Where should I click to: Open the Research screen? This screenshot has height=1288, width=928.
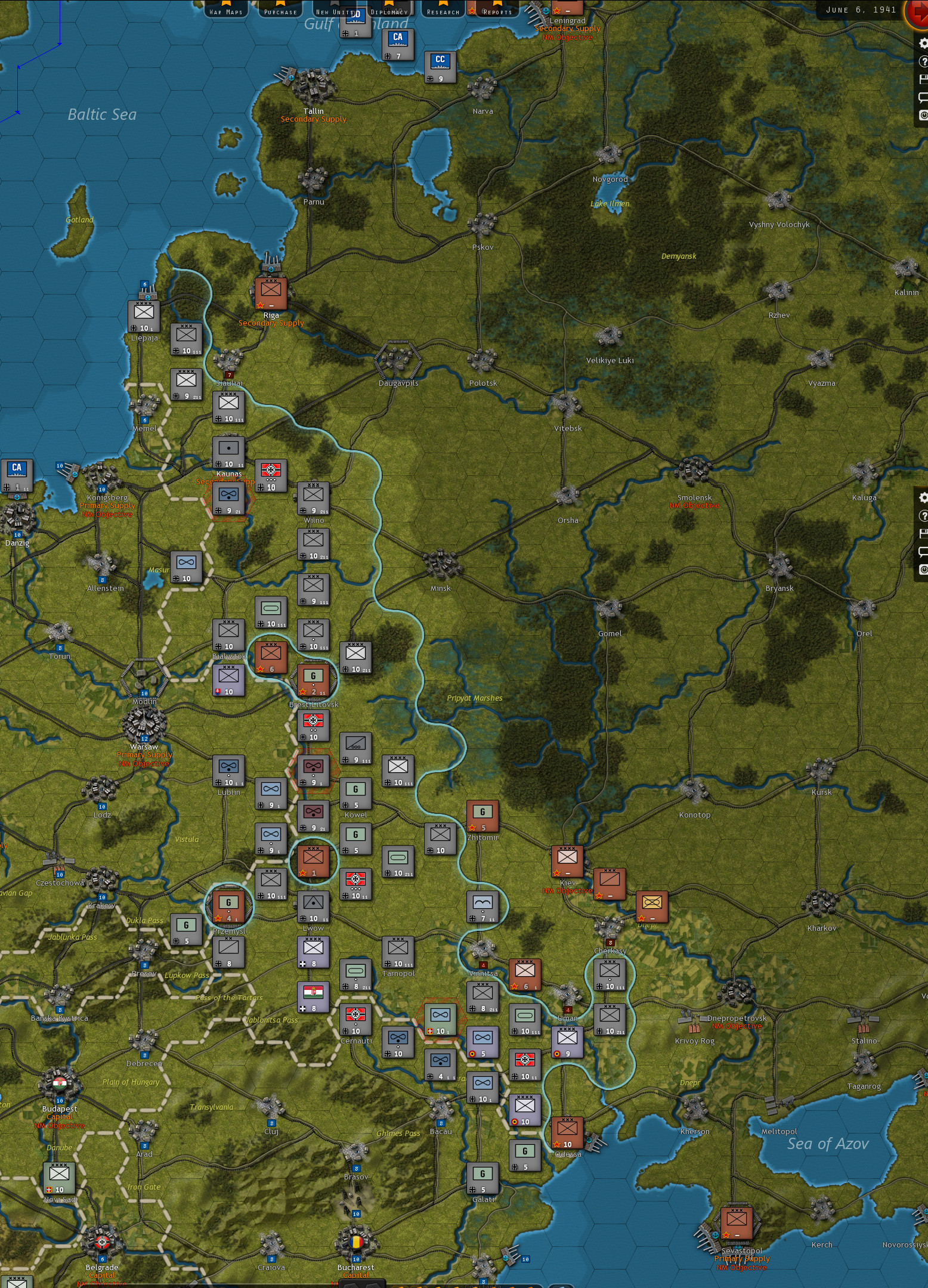[443, 12]
